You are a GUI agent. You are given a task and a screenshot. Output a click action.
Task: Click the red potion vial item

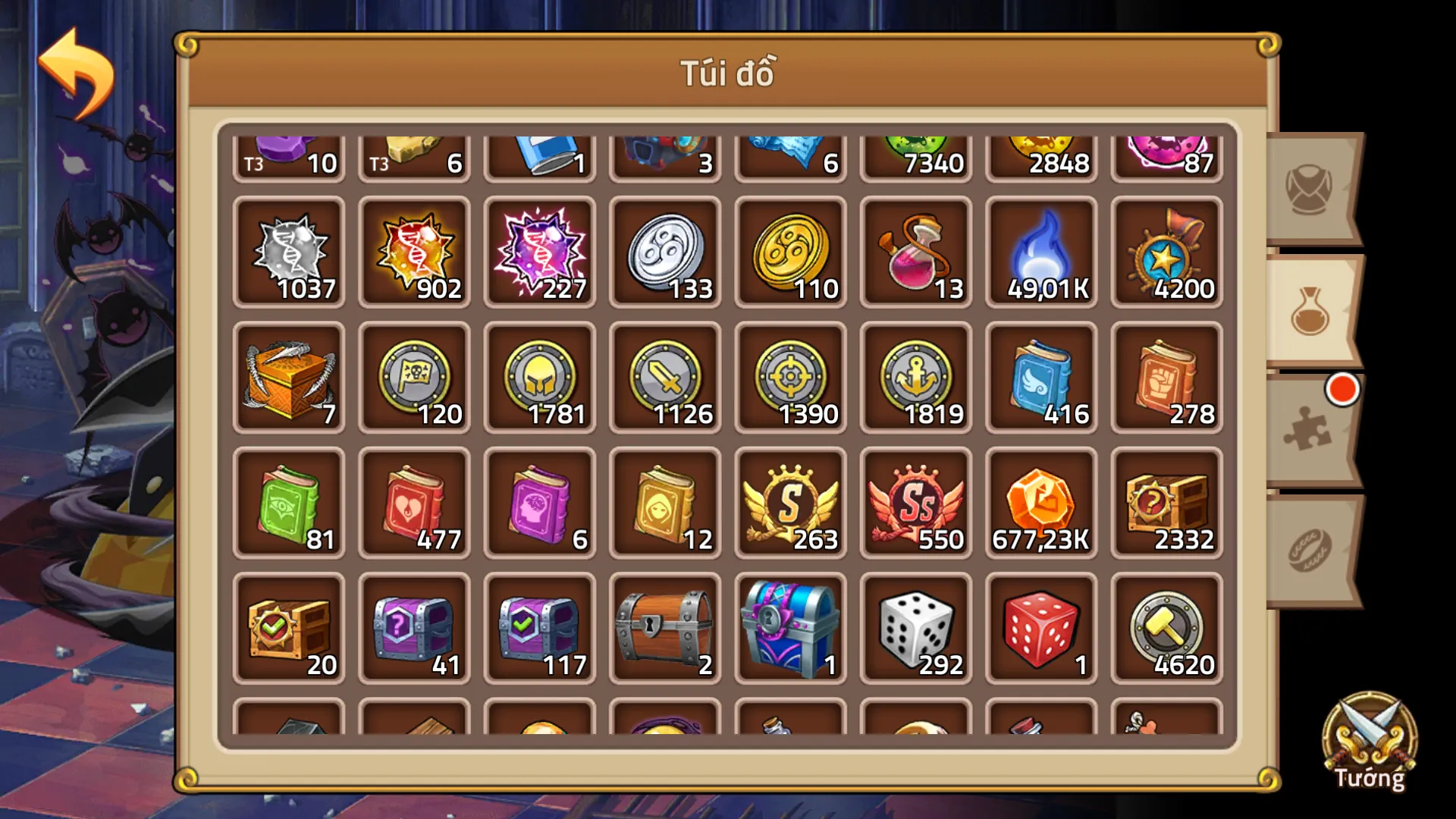[x=916, y=250]
